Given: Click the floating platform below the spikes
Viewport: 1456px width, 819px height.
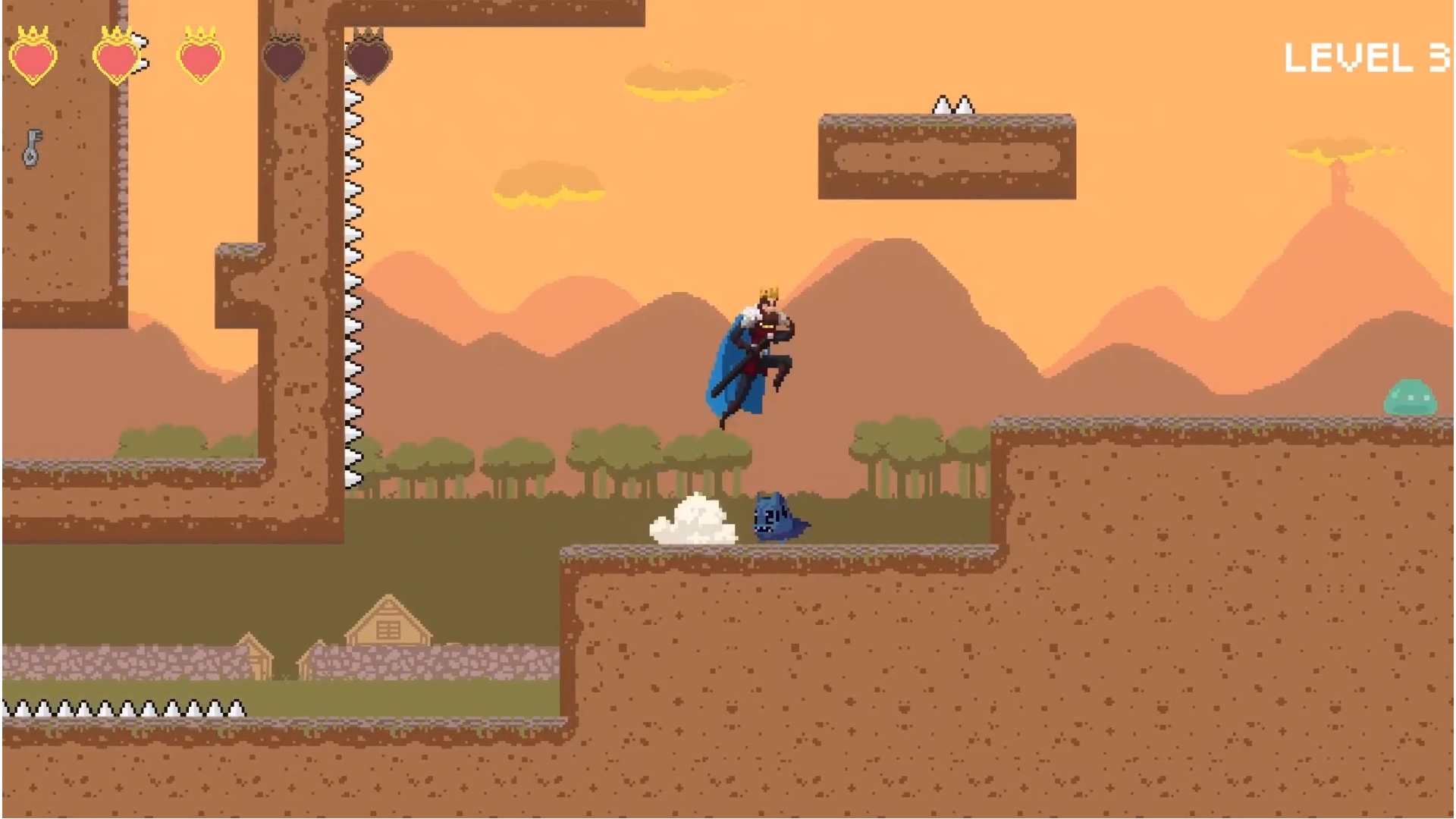Looking at the screenshot, I should point(946,155).
